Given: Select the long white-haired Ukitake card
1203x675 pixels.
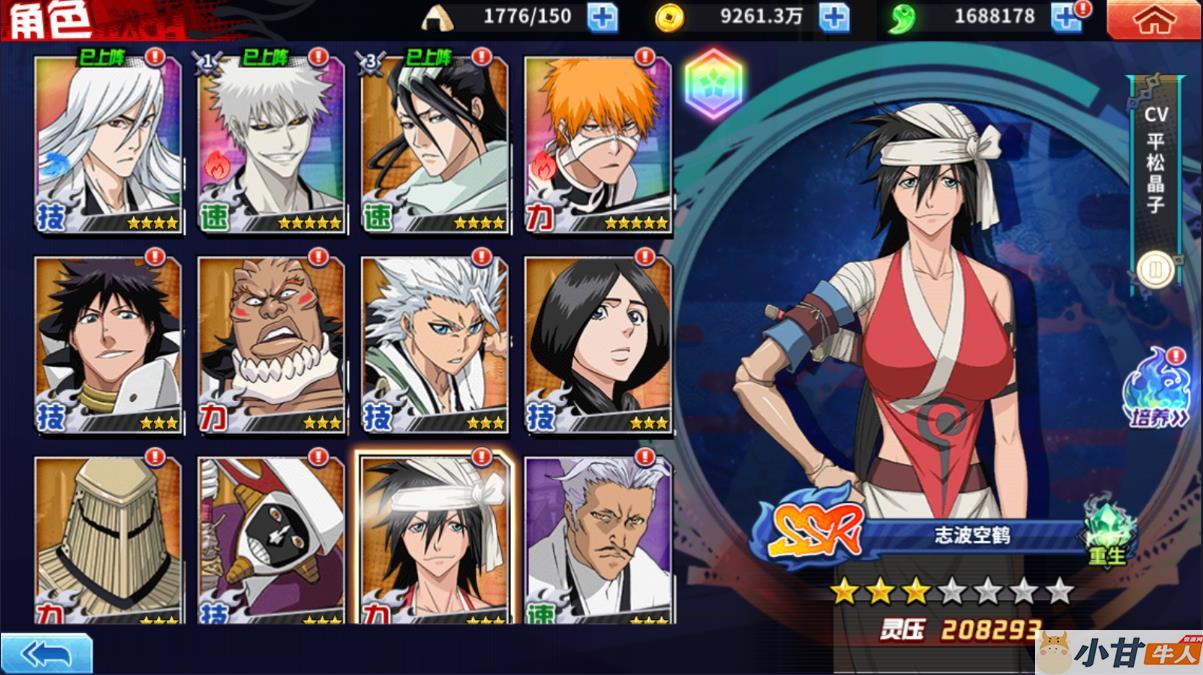Looking at the screenshot, I should 108,145.
